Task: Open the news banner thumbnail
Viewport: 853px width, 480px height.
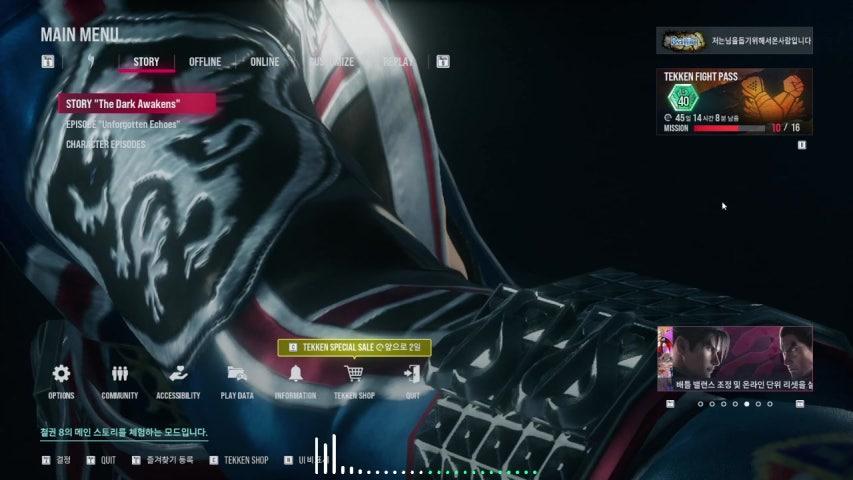Action: [x=735, y=358]
